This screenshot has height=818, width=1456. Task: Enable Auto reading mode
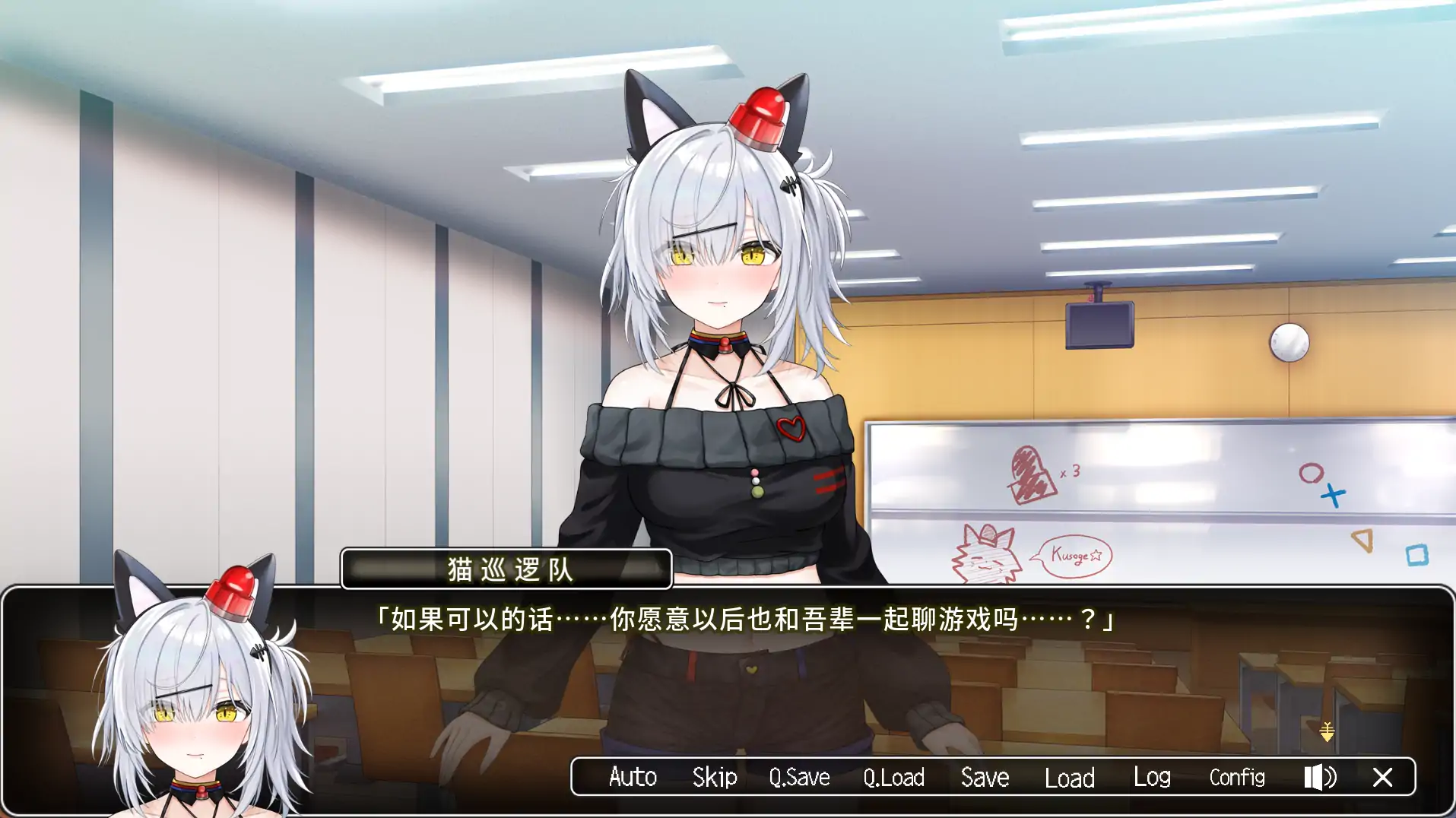point(633,777)
